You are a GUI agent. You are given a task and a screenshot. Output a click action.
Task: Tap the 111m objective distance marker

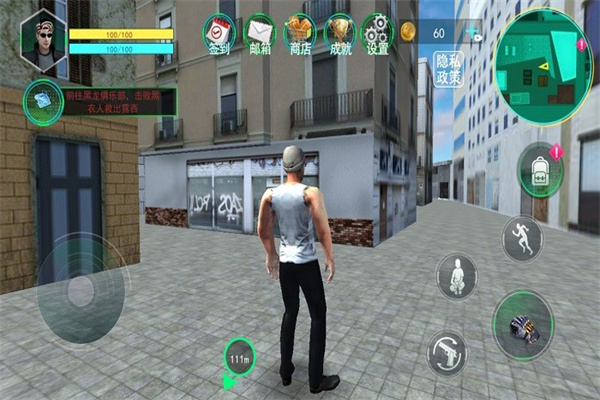click(239, 357)
